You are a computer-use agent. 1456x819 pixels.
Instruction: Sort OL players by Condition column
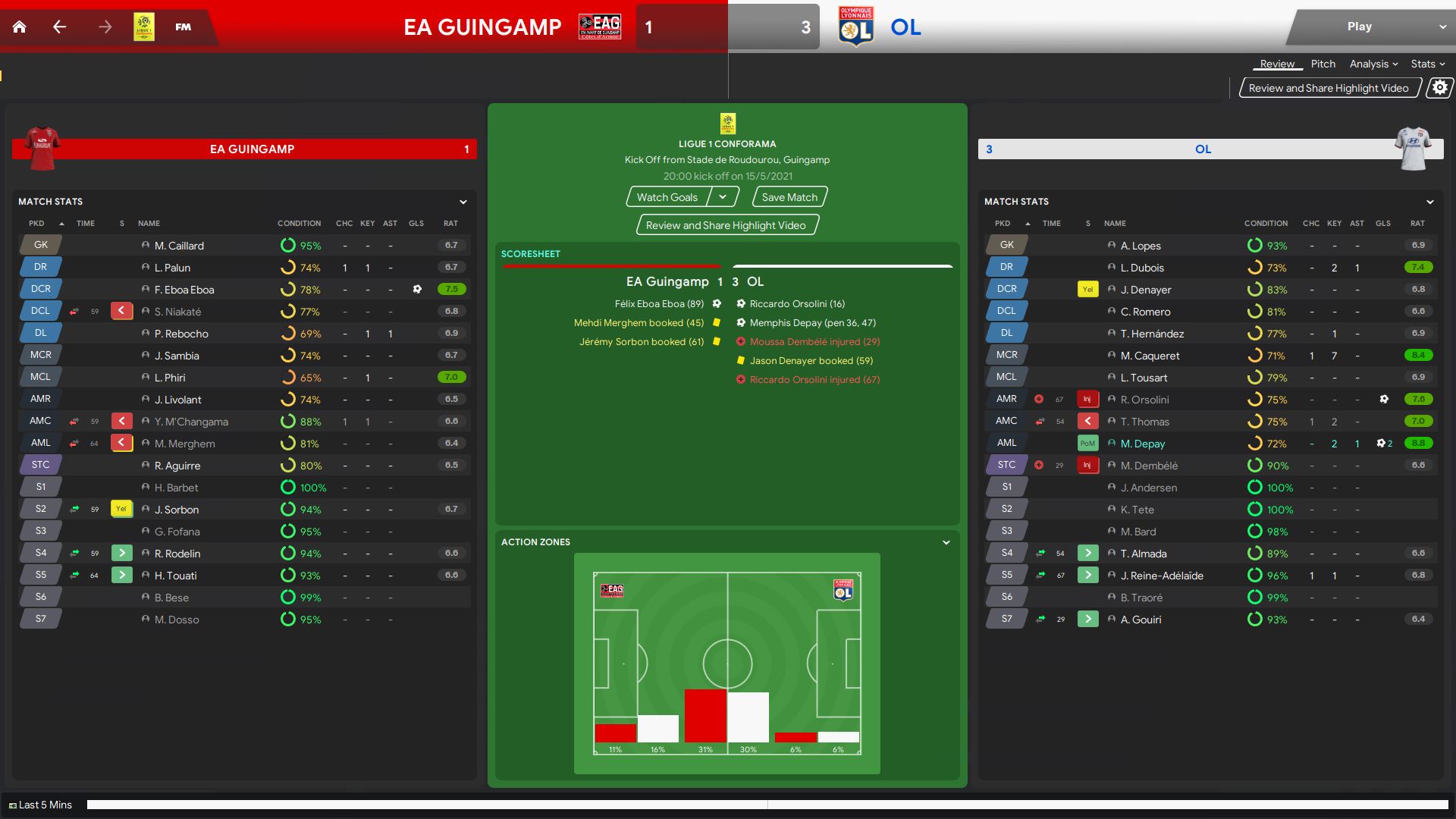tap(1265, 224)
